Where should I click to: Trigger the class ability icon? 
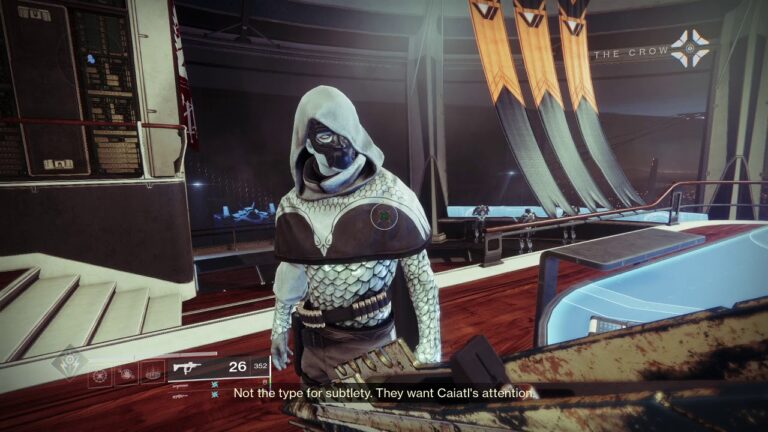point(152,376)
